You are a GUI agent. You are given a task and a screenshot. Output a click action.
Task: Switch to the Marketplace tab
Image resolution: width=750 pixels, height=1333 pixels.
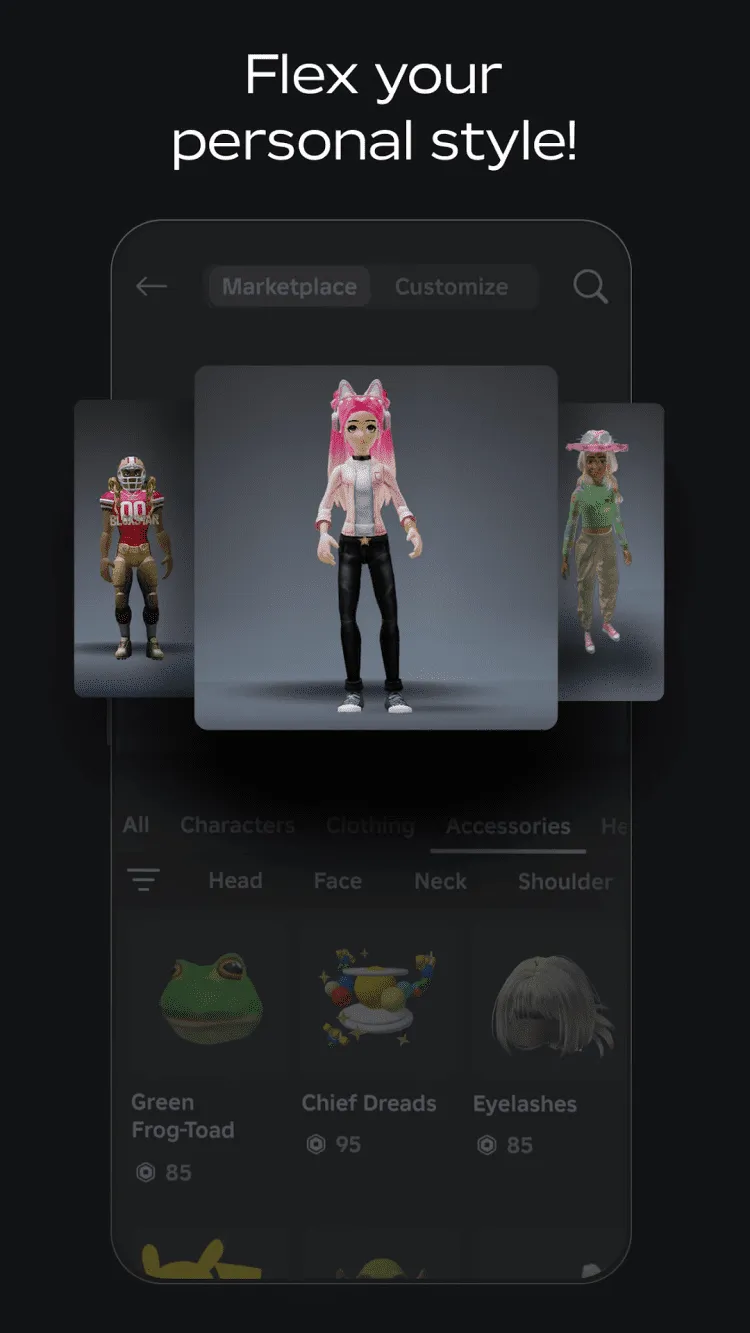pyautogui.click(x=289, y=287)
